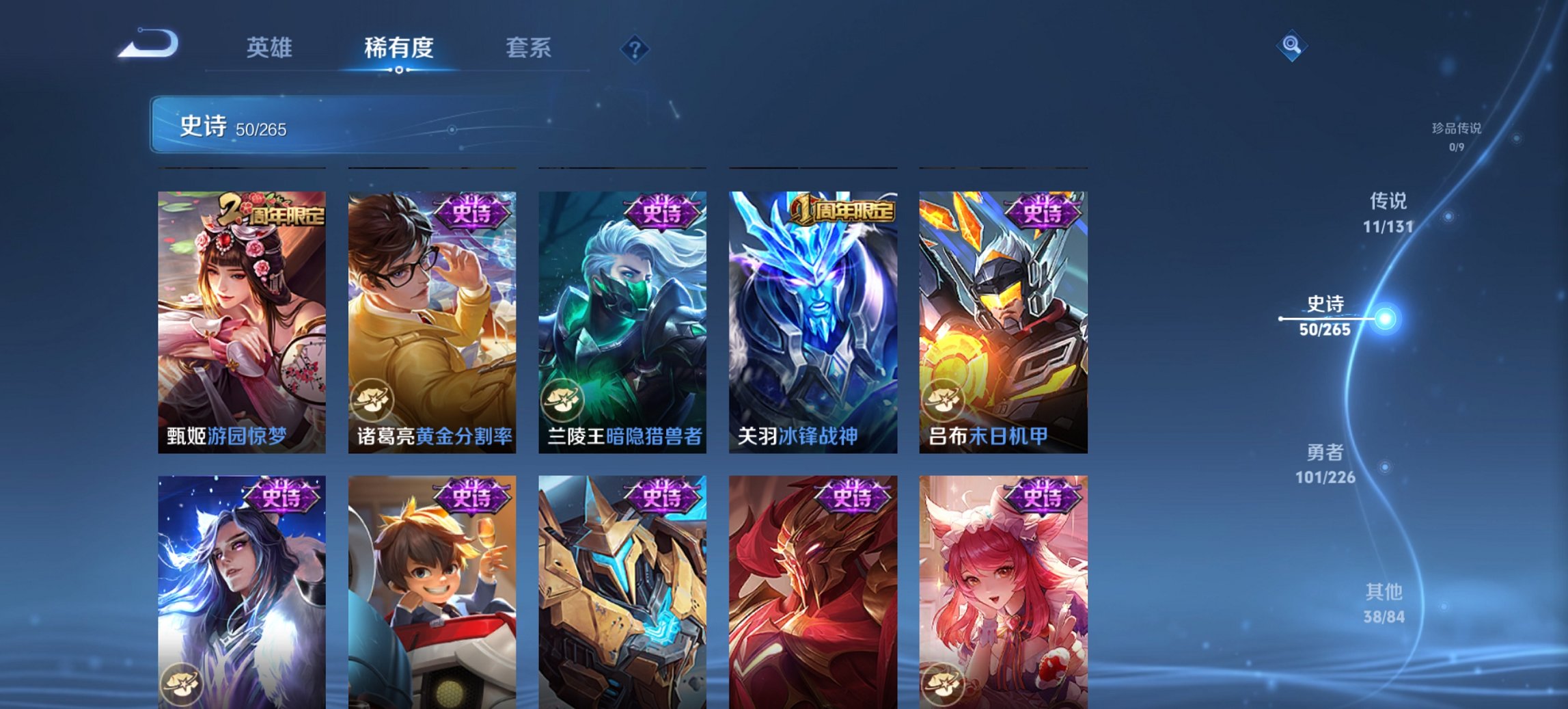Open the search magnifier icon top-right

1292,46
